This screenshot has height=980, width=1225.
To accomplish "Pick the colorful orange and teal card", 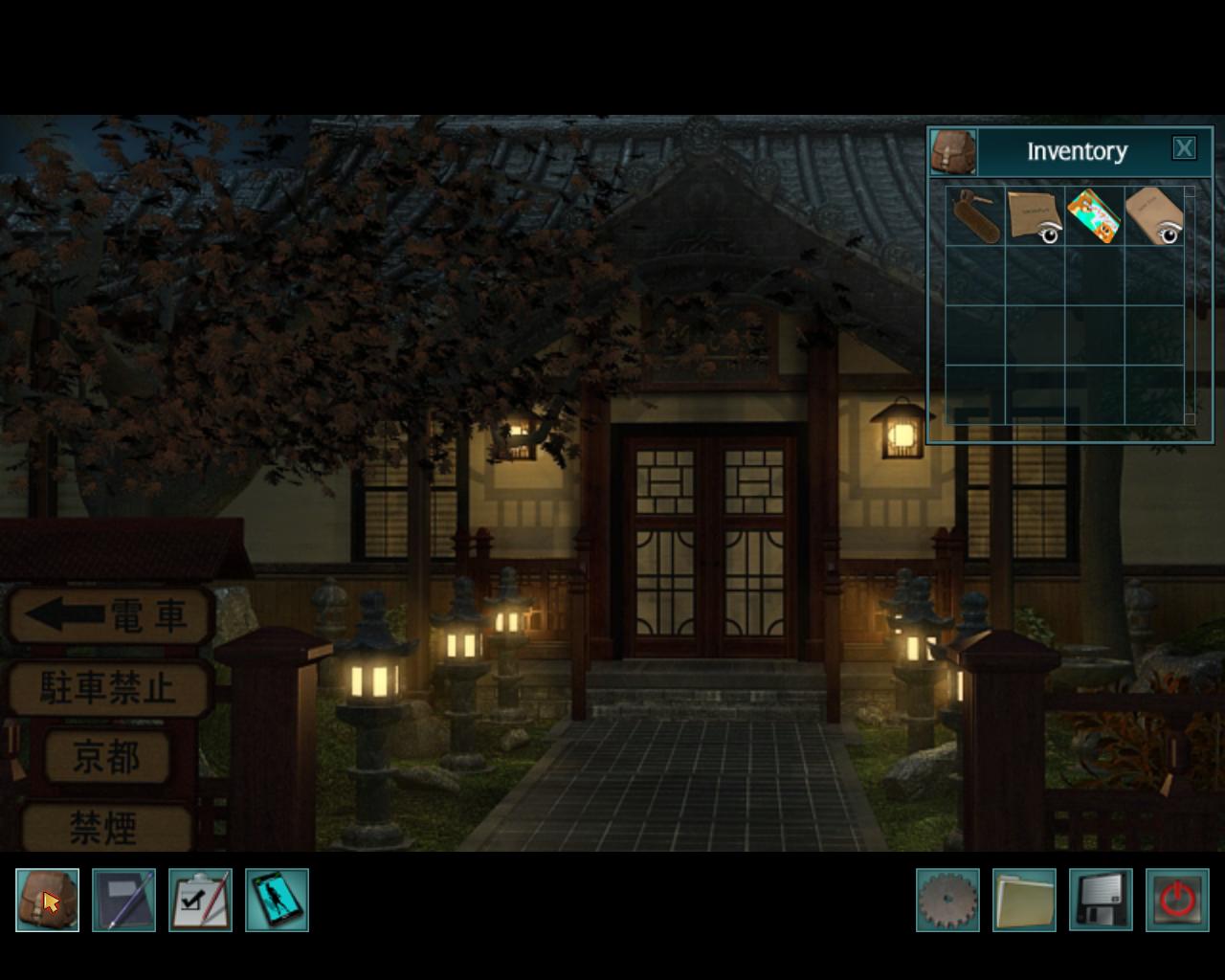I will click(1094, 216).
